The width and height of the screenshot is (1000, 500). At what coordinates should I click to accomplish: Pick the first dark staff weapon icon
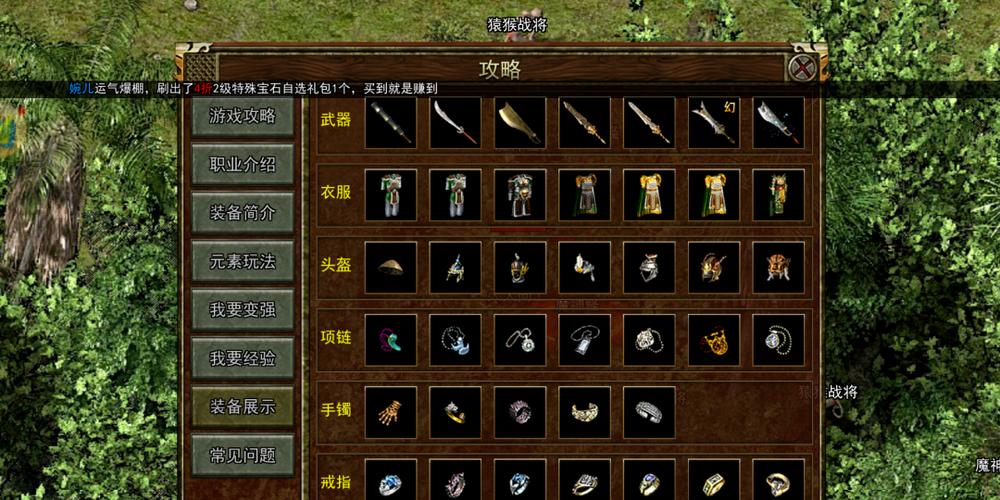click(391, 123)
